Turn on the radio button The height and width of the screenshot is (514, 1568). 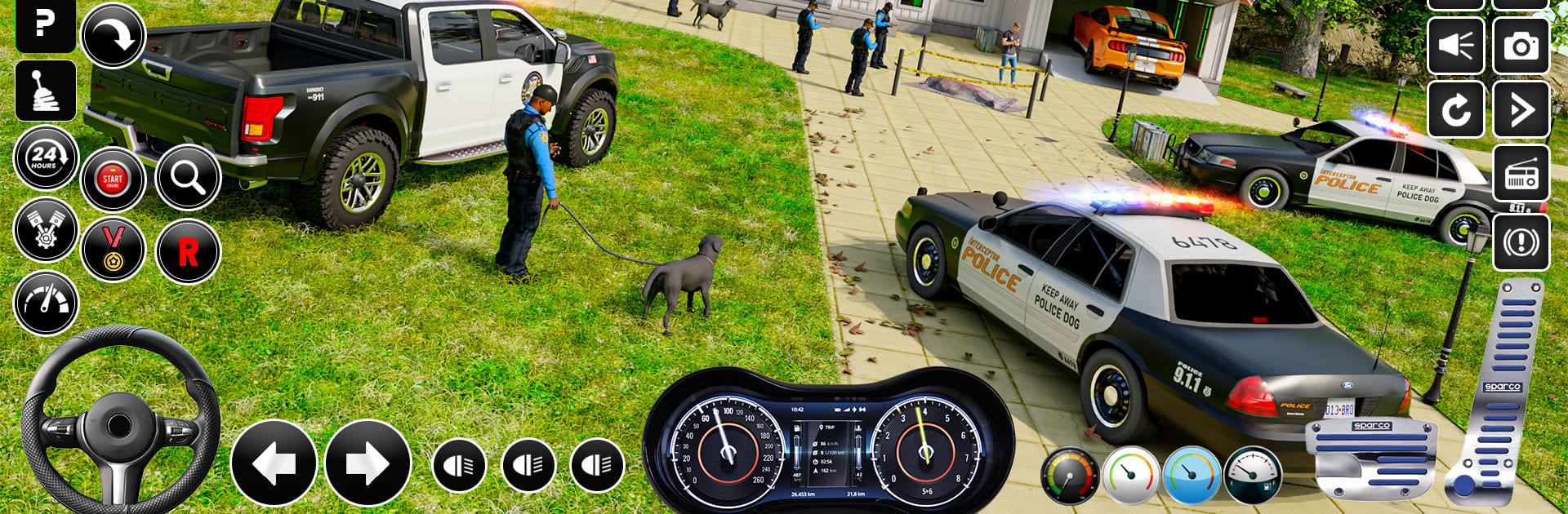pos(1521,175)
